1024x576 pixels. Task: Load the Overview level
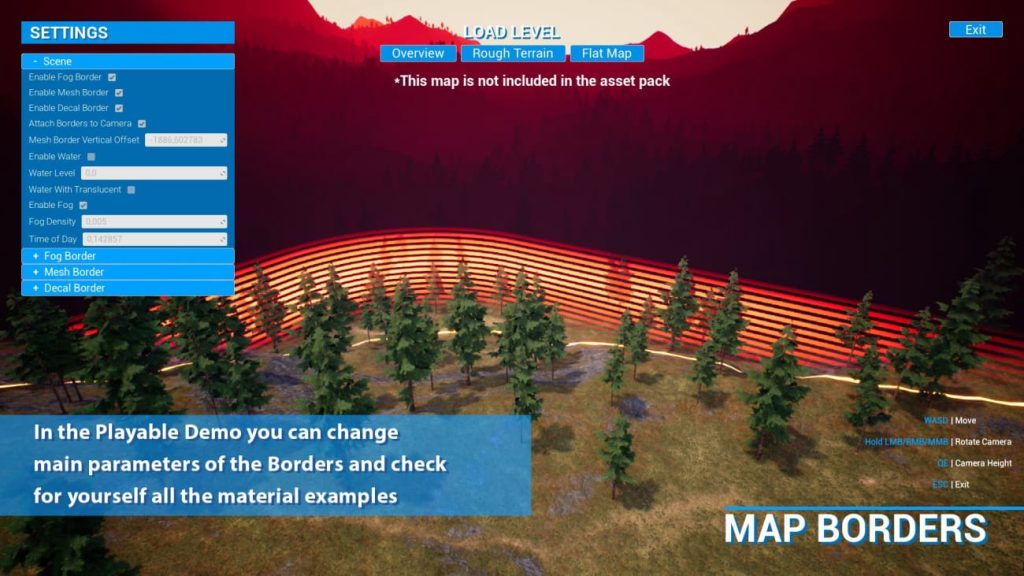click(x=418, y=53)
